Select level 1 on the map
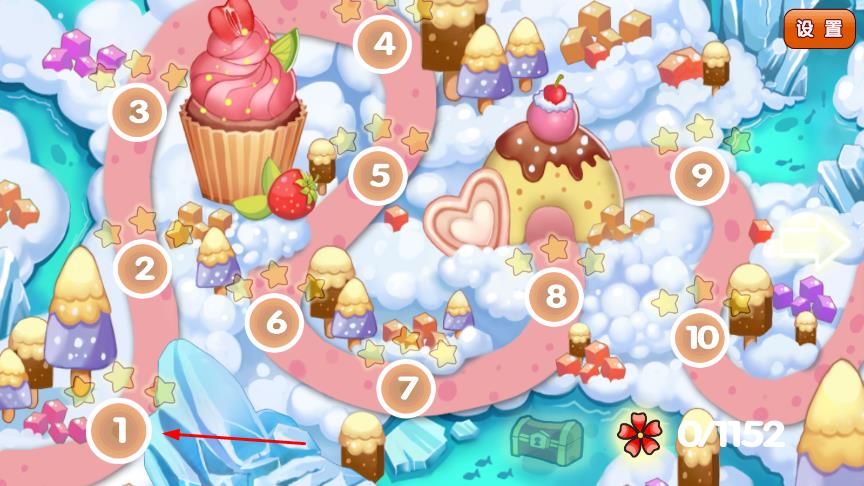The image size is (864, 486). (119, 432)
